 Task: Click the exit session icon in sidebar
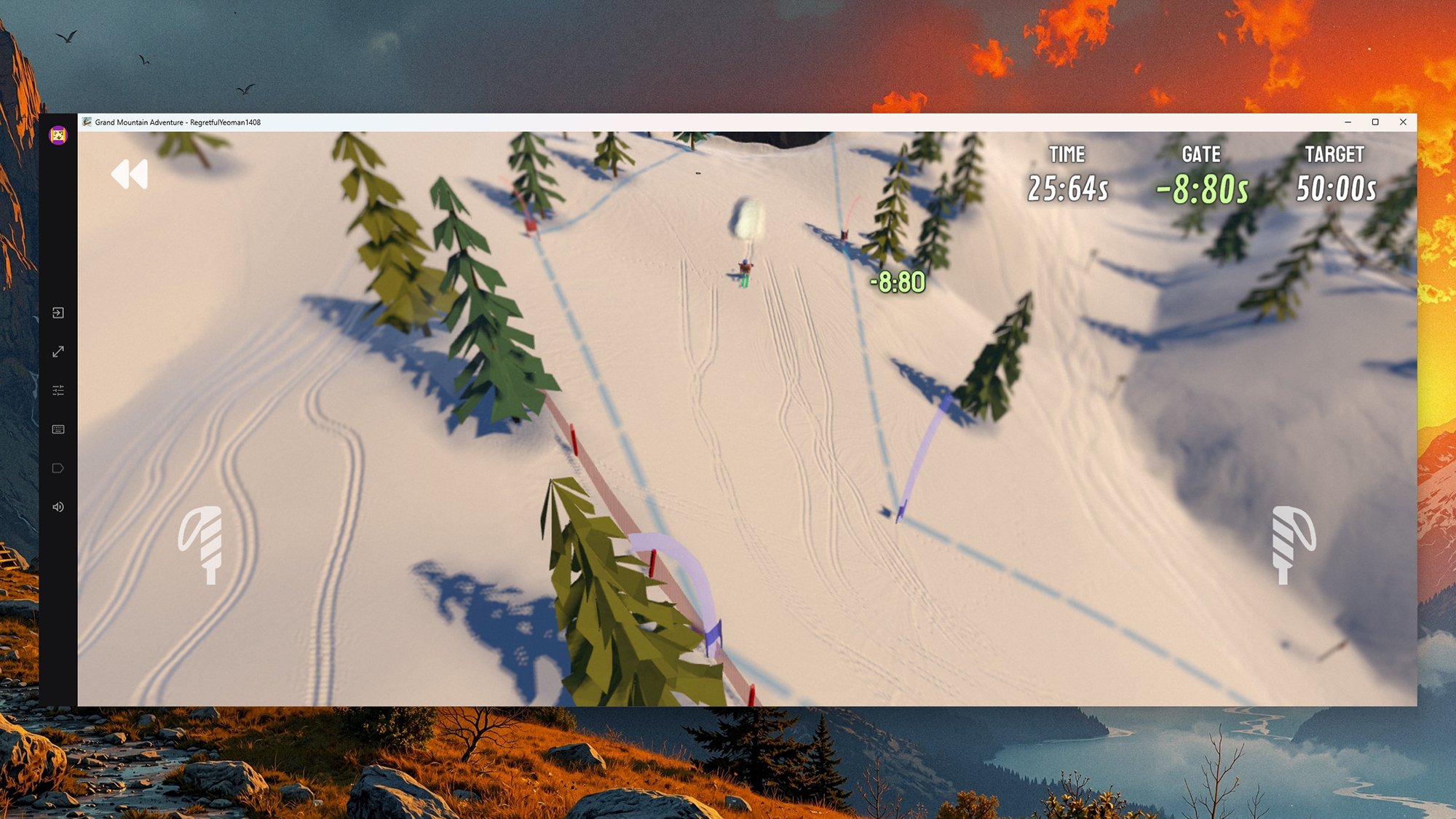58,313
